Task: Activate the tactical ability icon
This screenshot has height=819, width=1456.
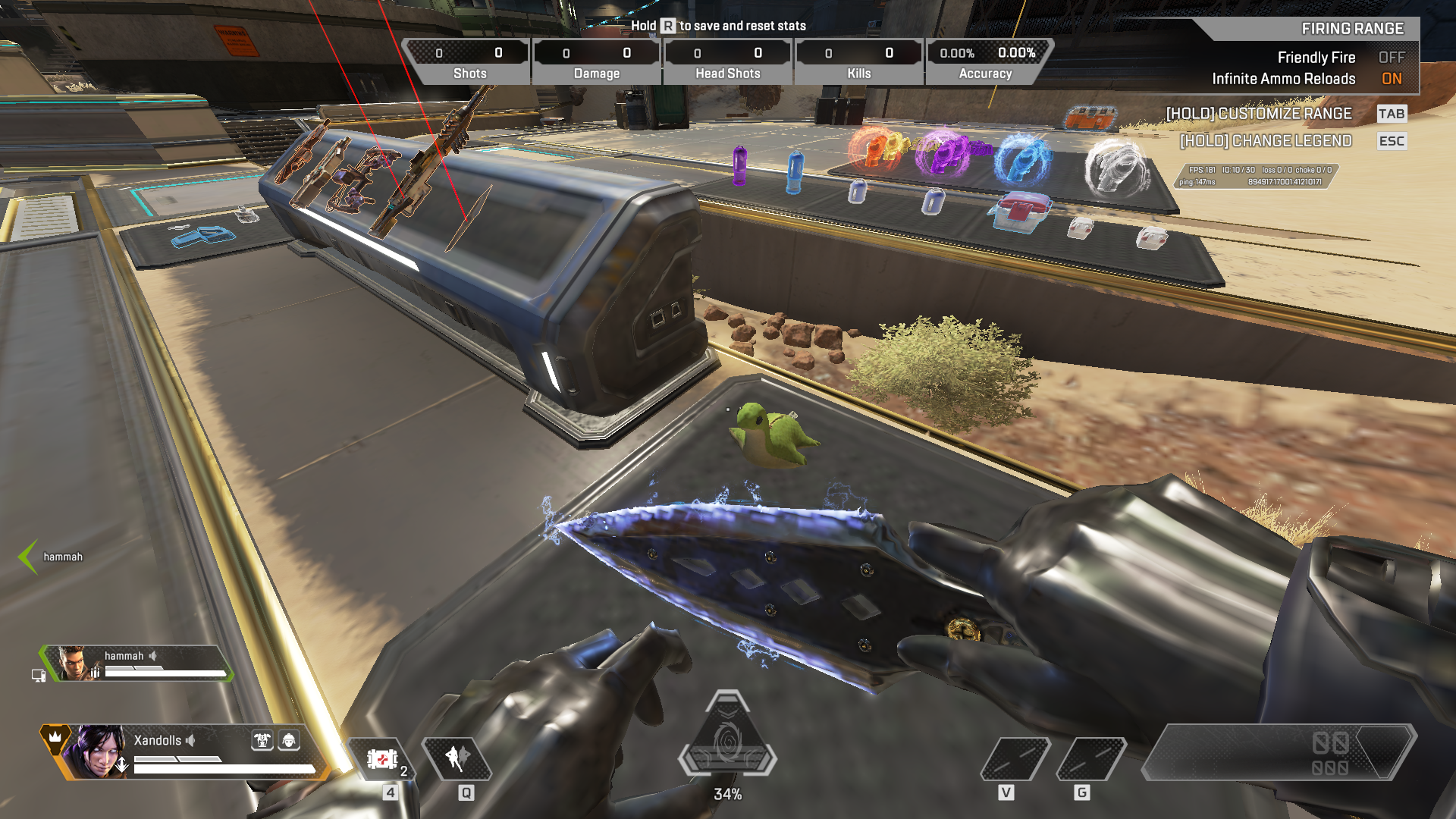Action: point(457,758)
